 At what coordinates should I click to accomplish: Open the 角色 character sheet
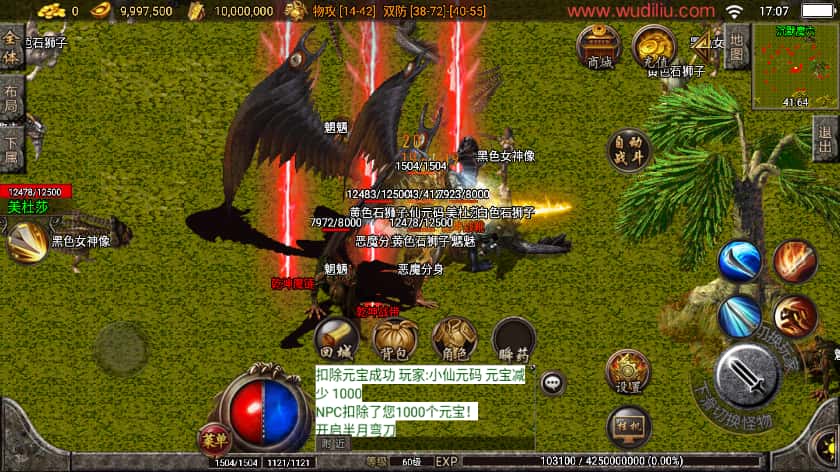coord(453,339)
